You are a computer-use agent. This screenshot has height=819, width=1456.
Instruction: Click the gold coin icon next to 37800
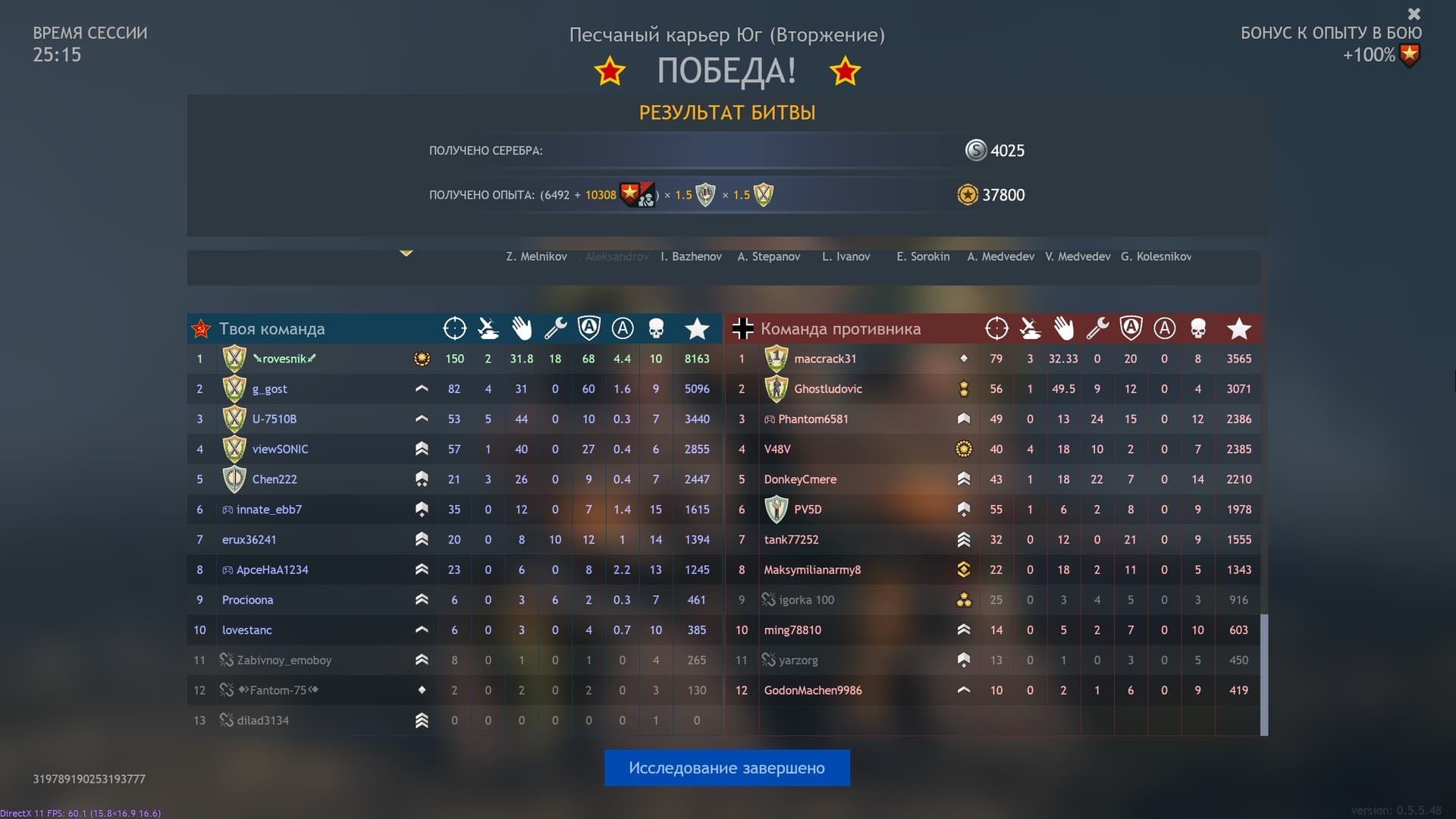tap(966, 195)
